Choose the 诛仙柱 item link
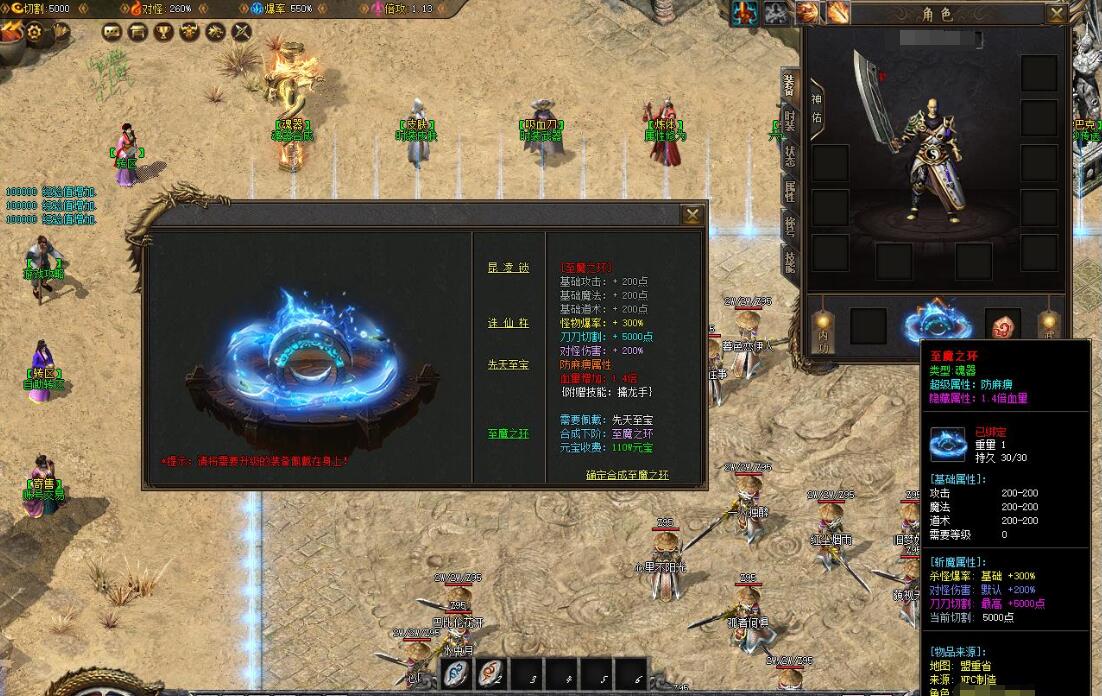 508,323
